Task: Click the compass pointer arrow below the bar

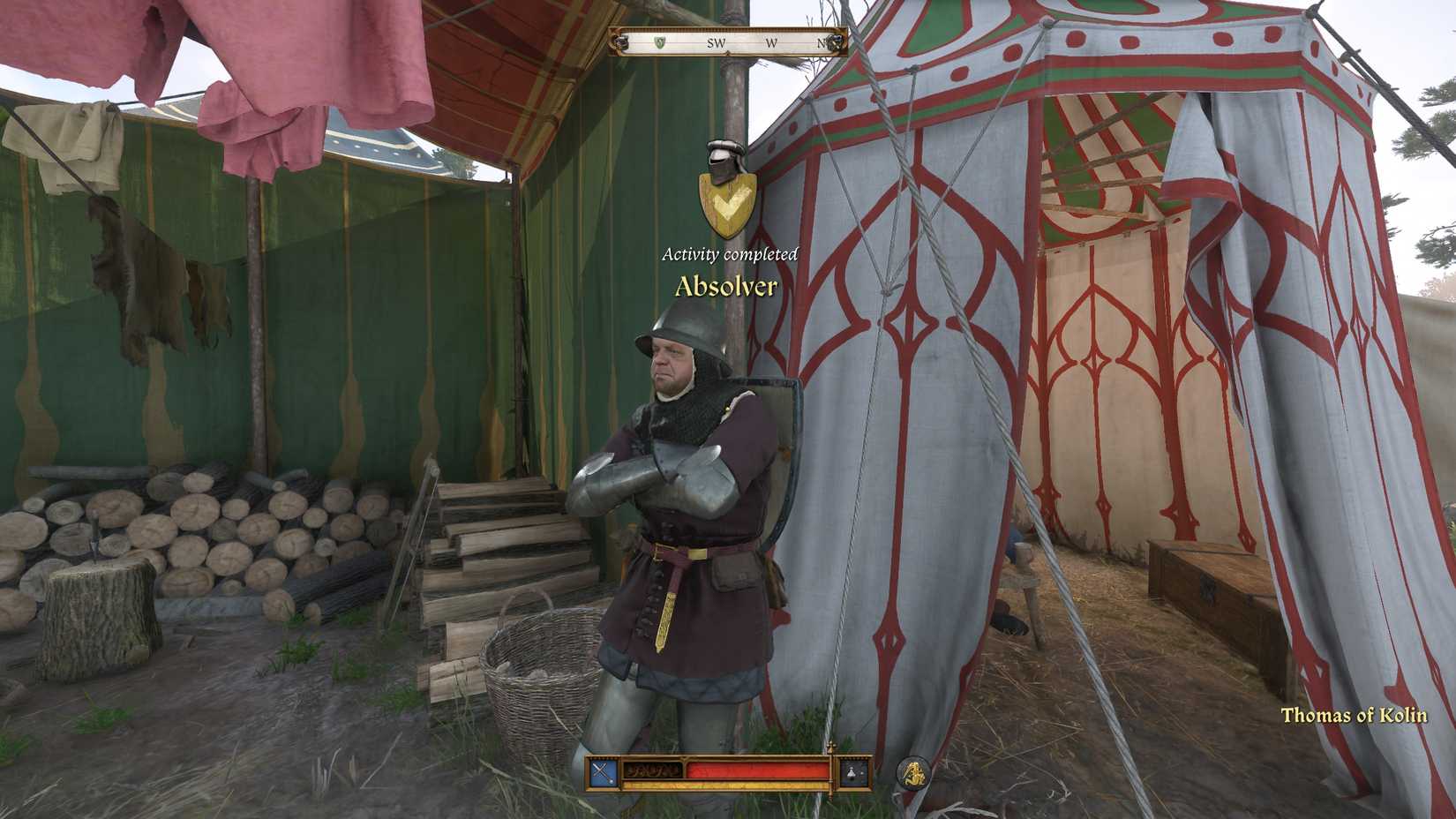Action: tap(729, 51)
